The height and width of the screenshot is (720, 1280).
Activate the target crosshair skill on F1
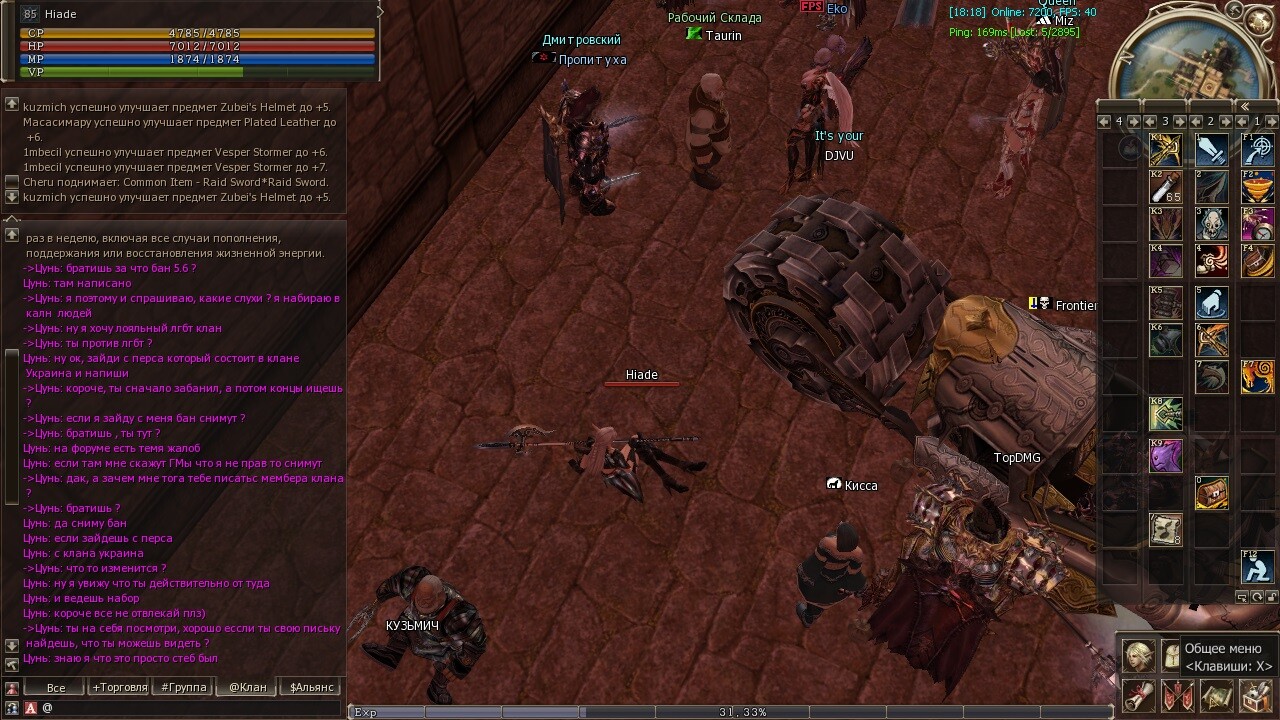pyautogui.click(x=1257, y=150)
